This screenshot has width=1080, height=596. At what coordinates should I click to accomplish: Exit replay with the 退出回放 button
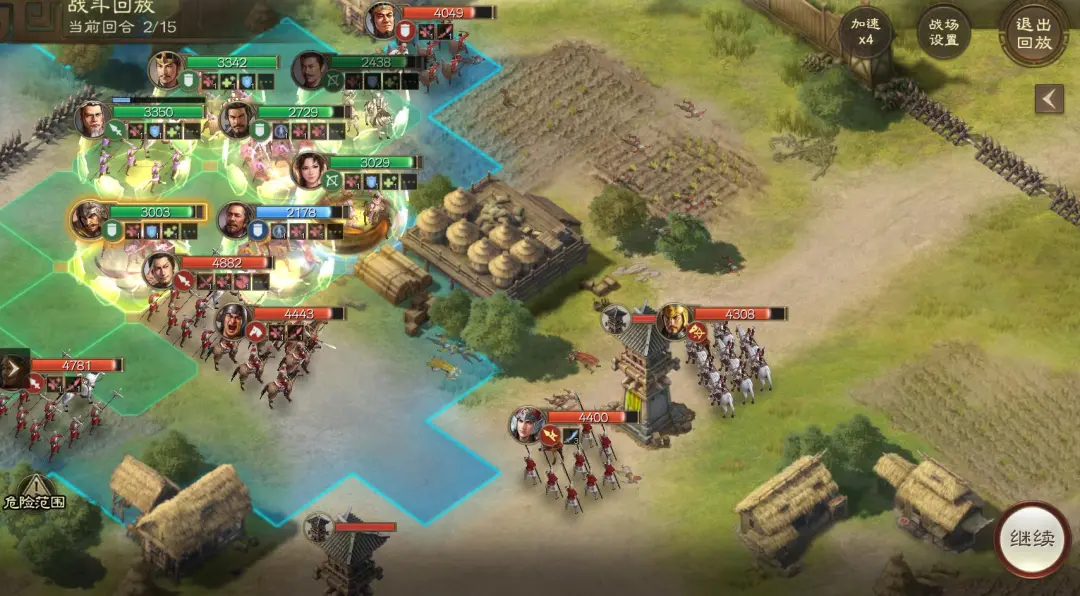(x=1034, y=33)
